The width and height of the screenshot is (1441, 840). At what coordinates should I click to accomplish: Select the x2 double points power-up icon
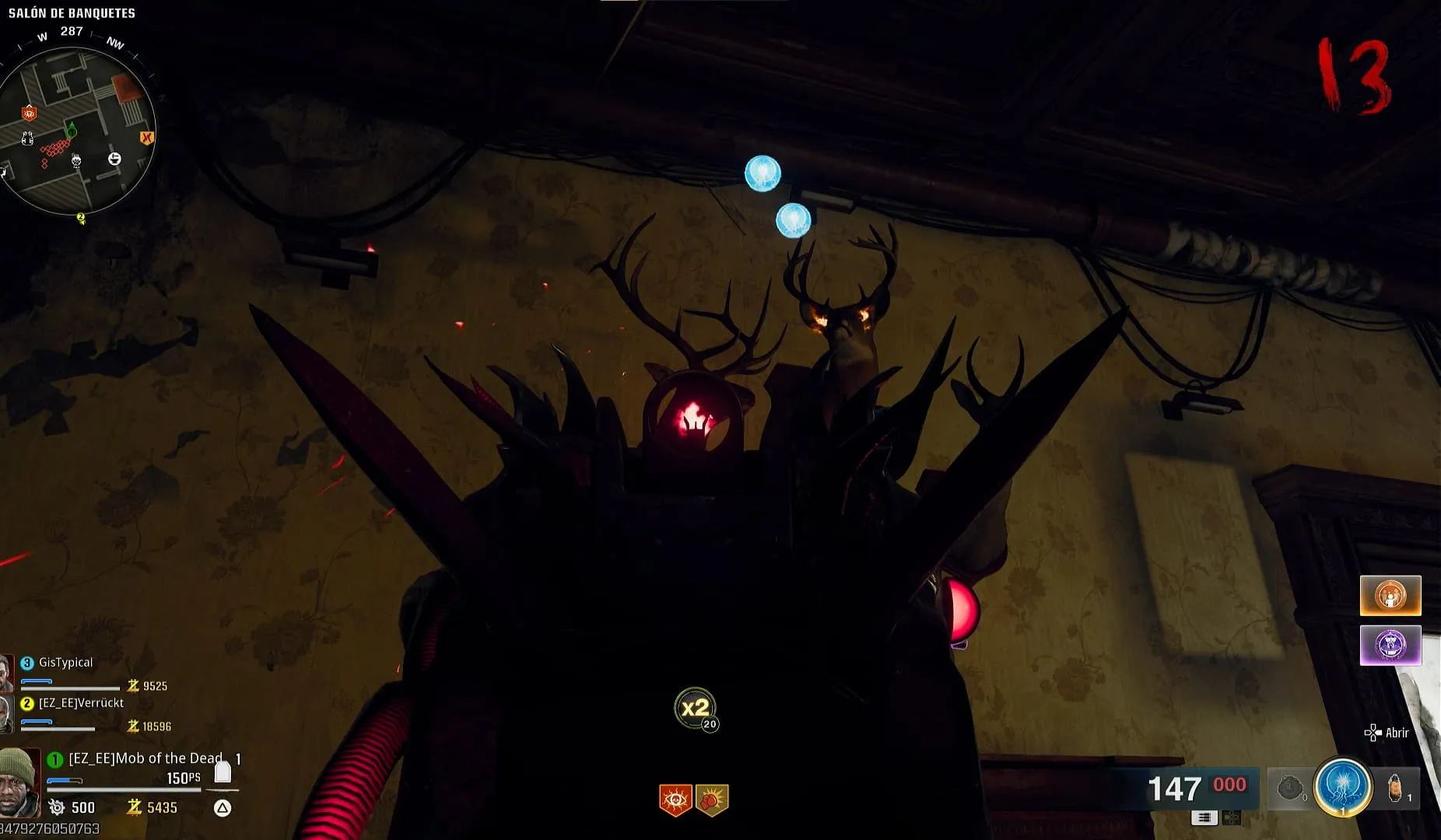(694, 708)
